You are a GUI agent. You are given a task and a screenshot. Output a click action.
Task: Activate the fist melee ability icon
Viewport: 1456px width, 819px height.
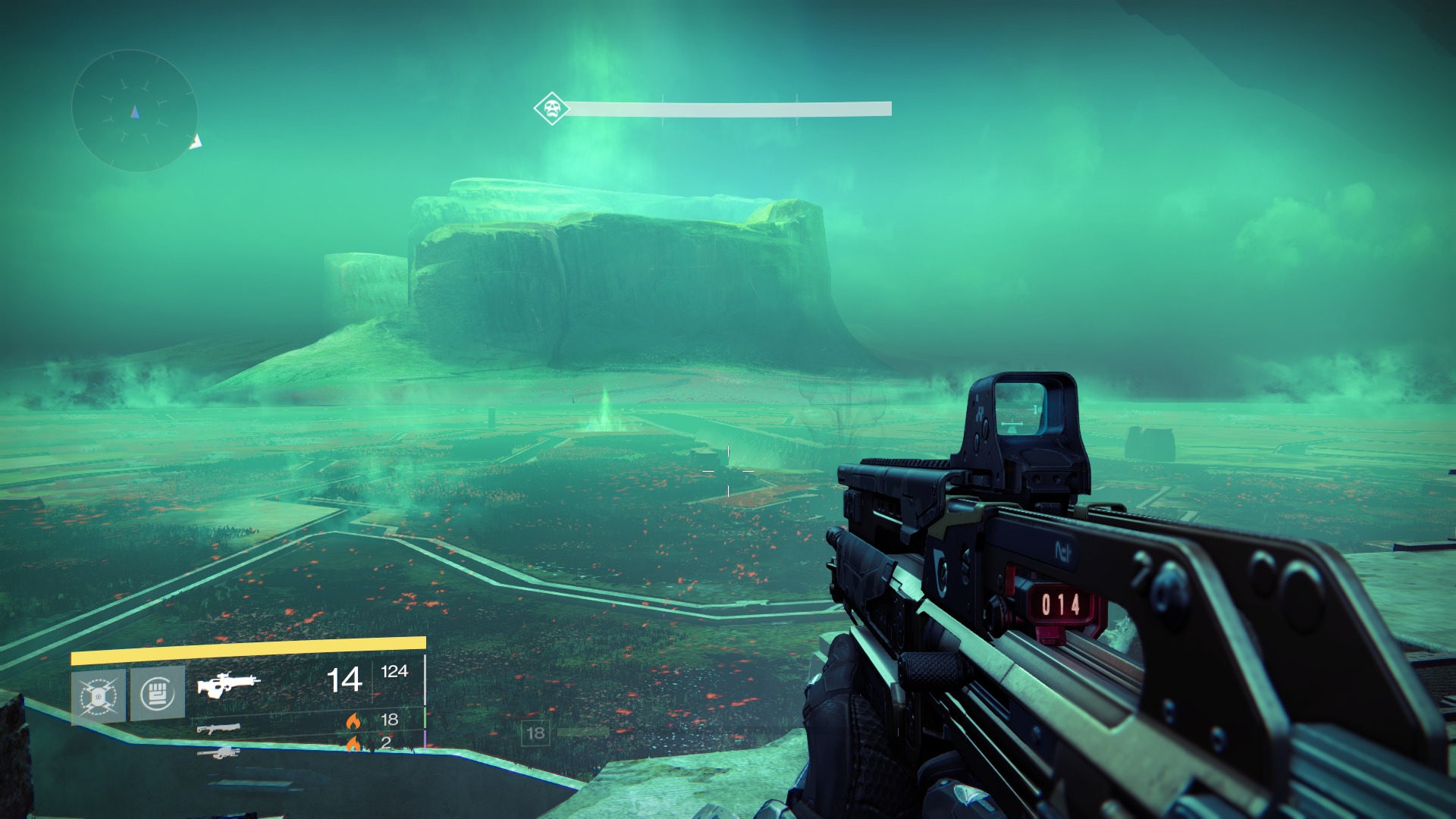(157, 693)
